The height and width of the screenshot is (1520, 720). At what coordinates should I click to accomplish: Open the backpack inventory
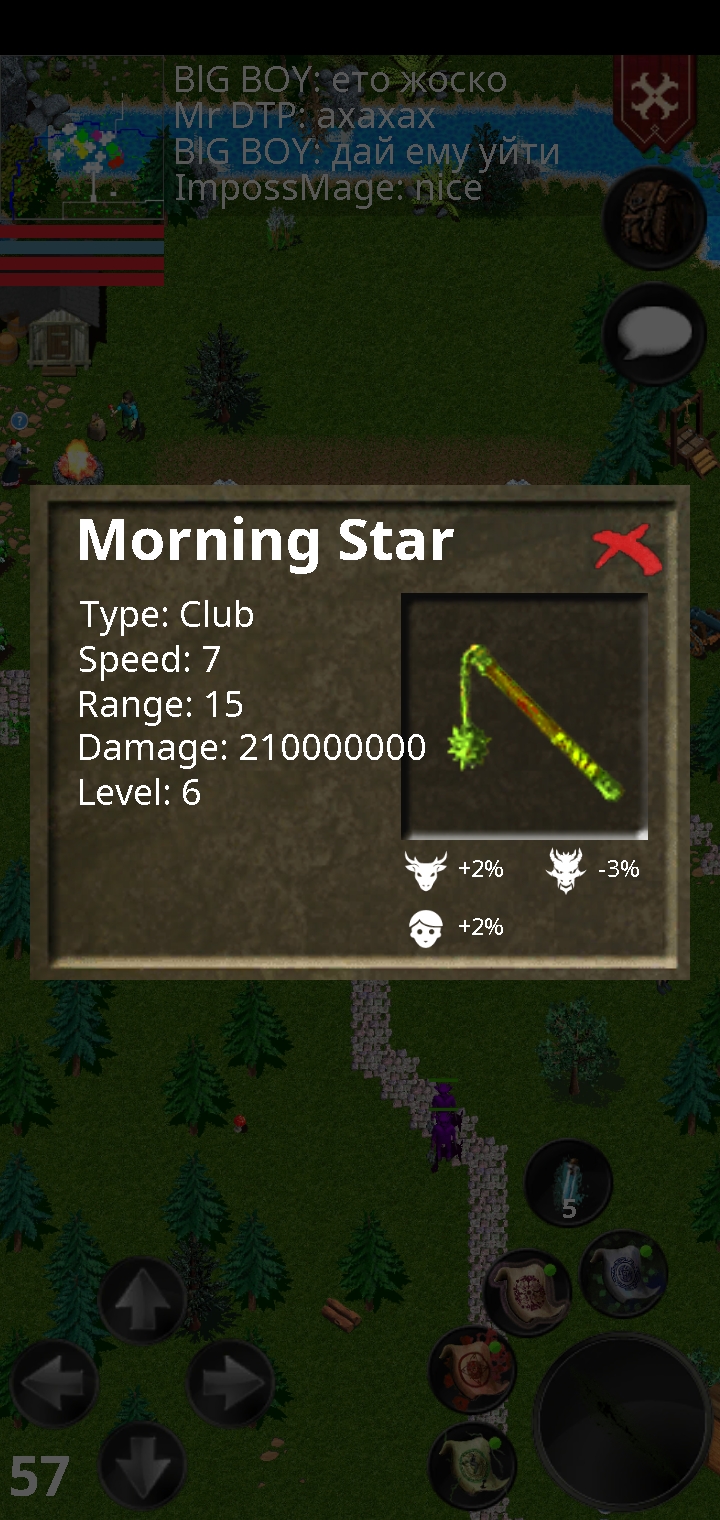click(x=654, y=217)
